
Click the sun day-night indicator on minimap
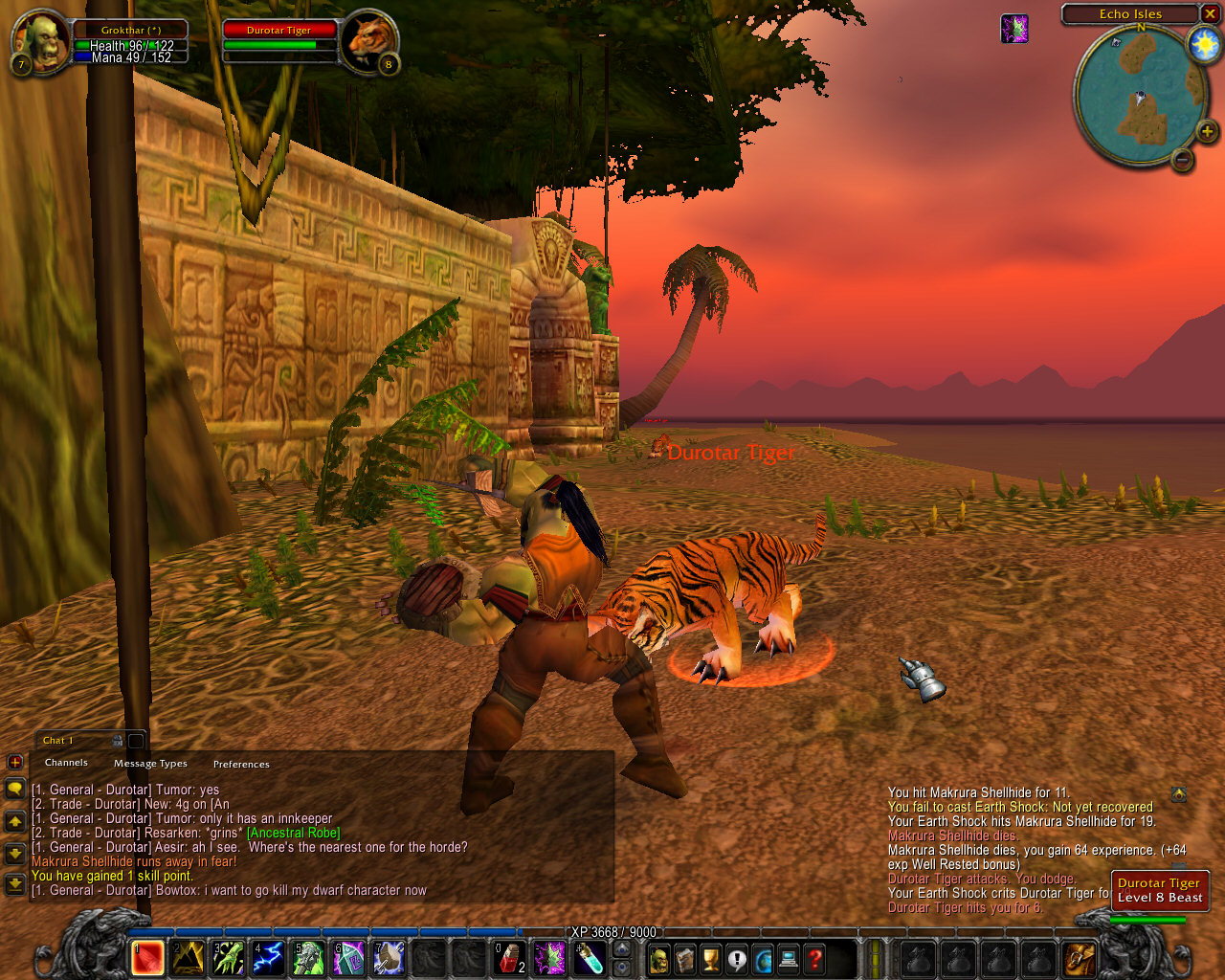click(1203, 45)
